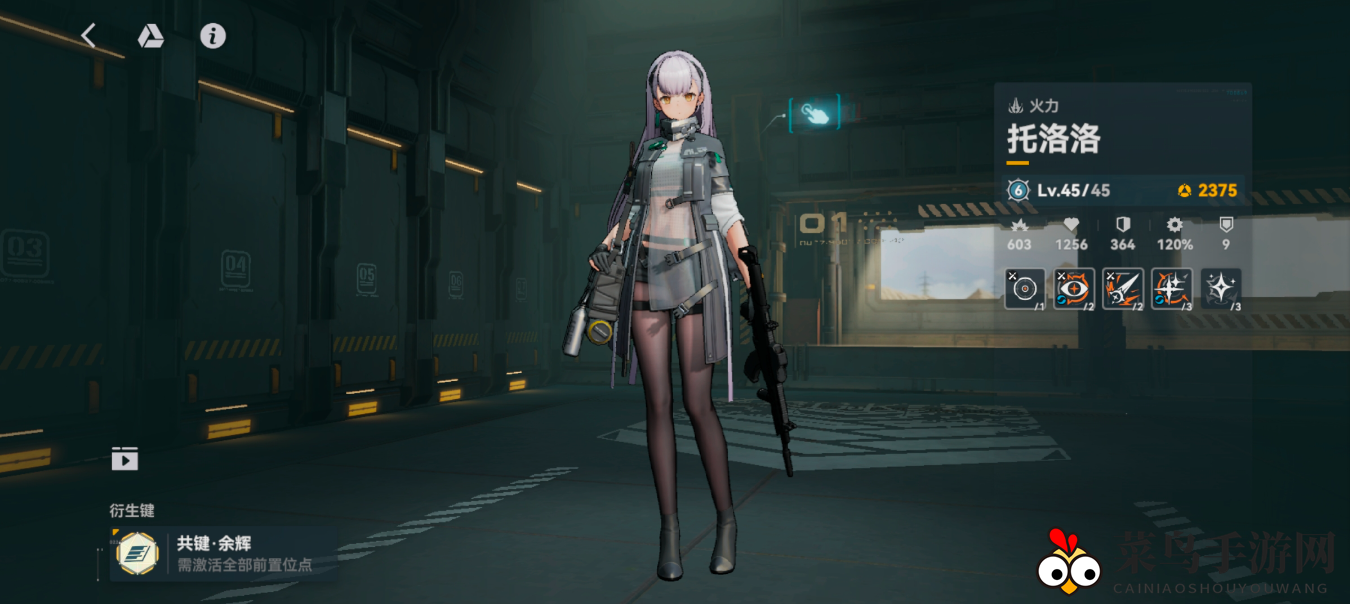Select the target circle skill icon
Viewport: 1350px width, 604px height.
pos(1024,288)
